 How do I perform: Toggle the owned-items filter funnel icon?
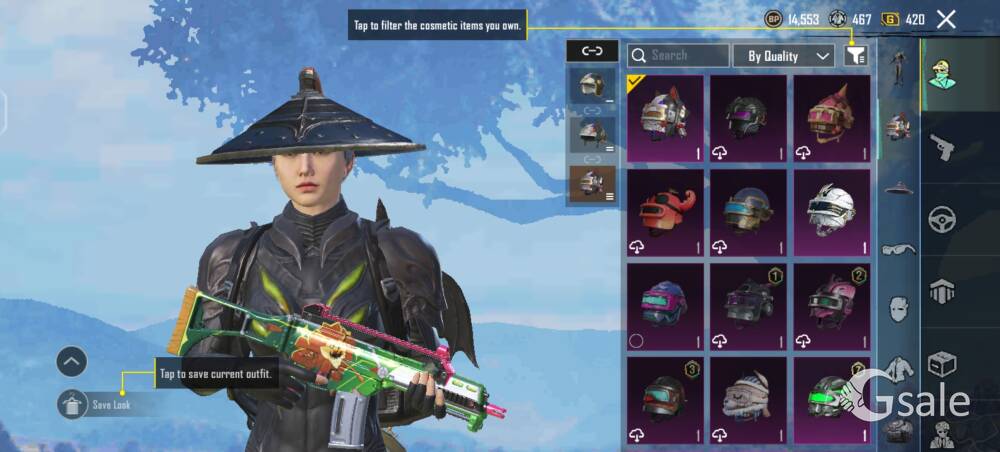point(855,56)
